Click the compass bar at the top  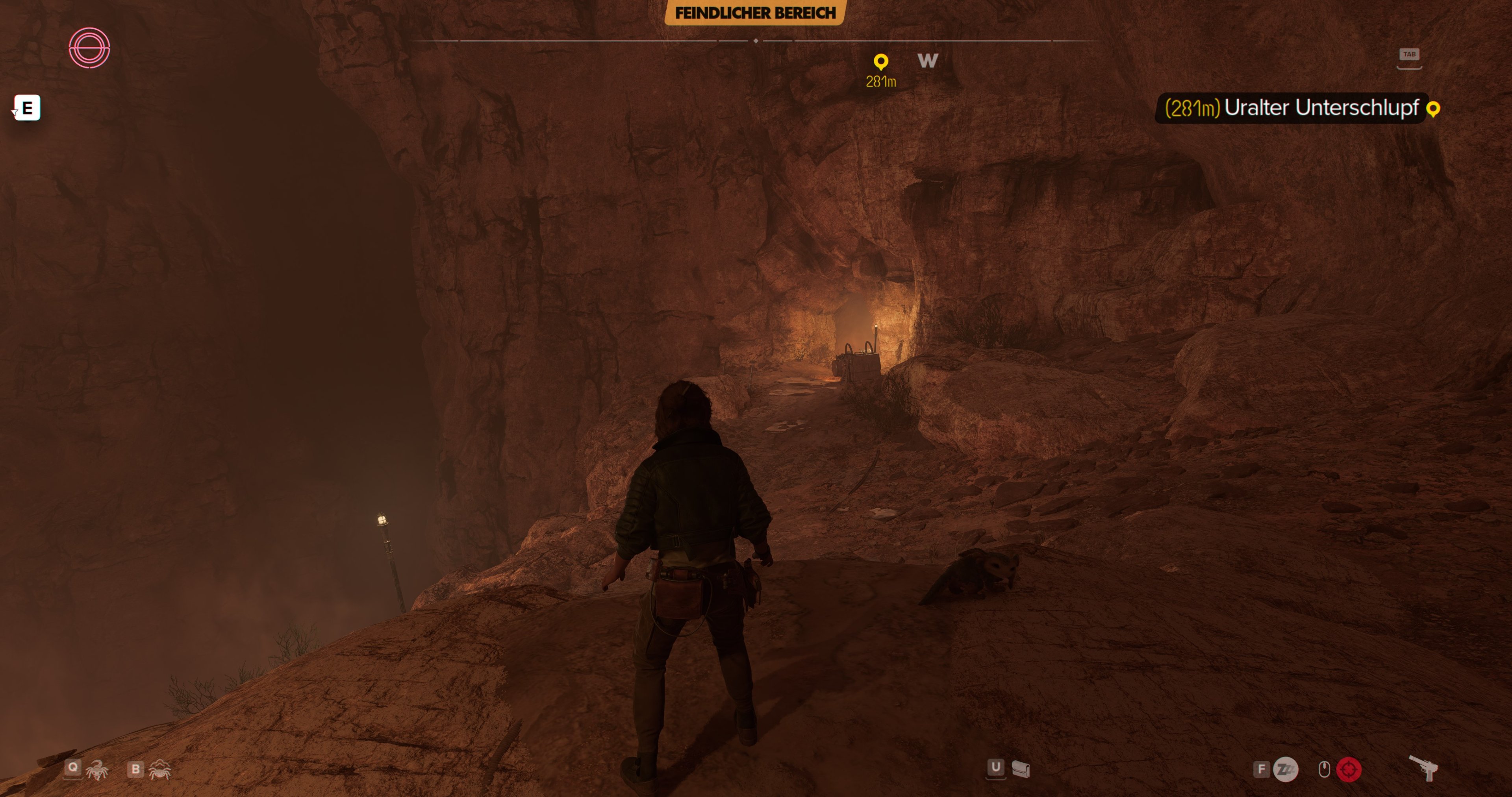[756, 41]
